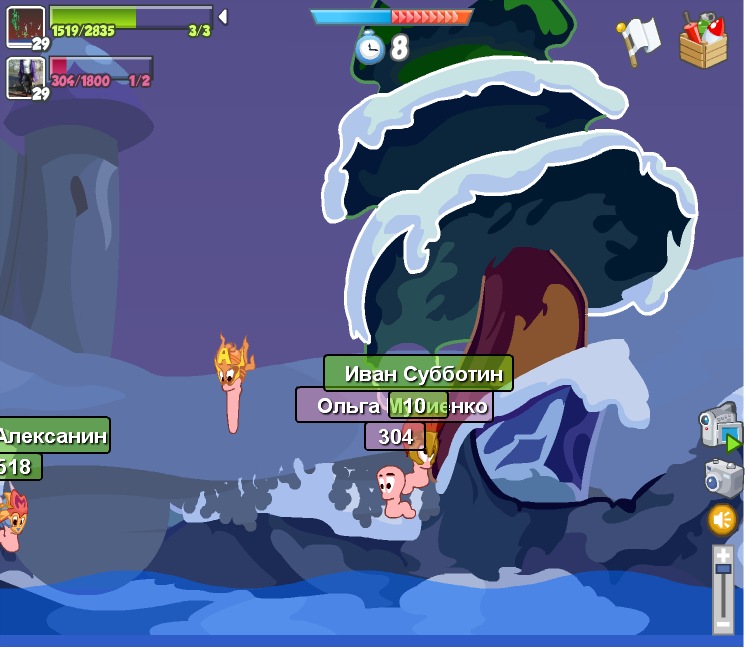Viewport: 745px width, 650px height.
Task: Take a screenshot with the photo camera icon
Action: pos(723,477)
